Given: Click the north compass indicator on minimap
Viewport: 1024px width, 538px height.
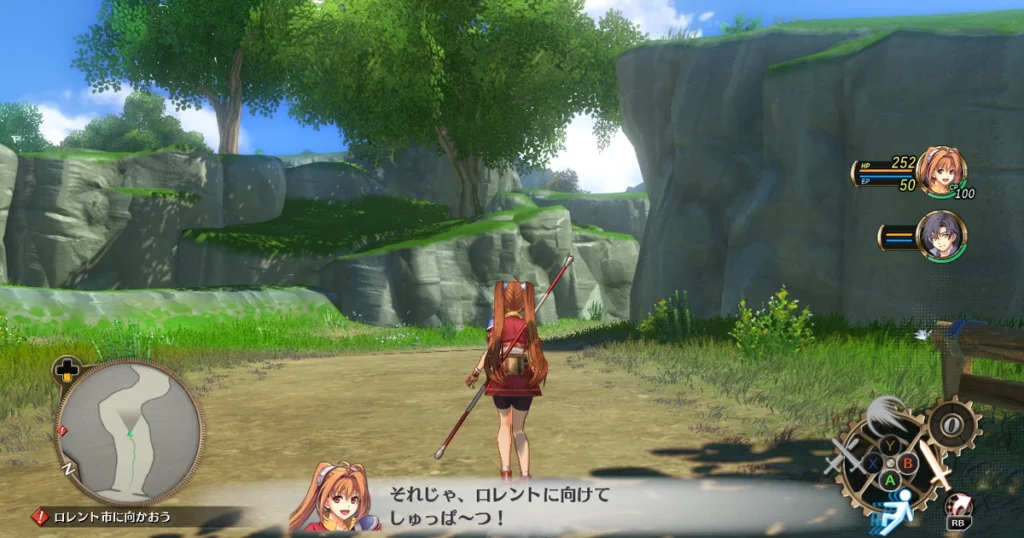Looking at the screenshot, I should click(x=68, y=468).
